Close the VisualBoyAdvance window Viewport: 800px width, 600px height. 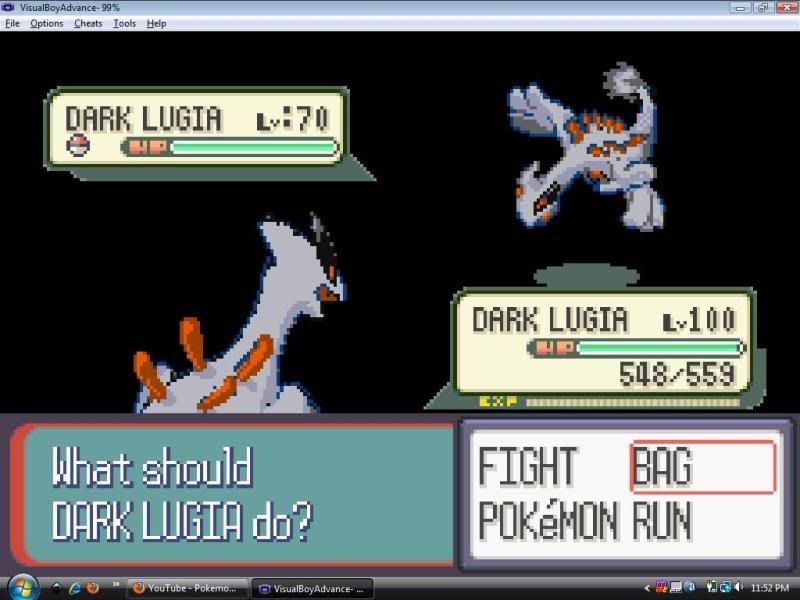point(784,7)
